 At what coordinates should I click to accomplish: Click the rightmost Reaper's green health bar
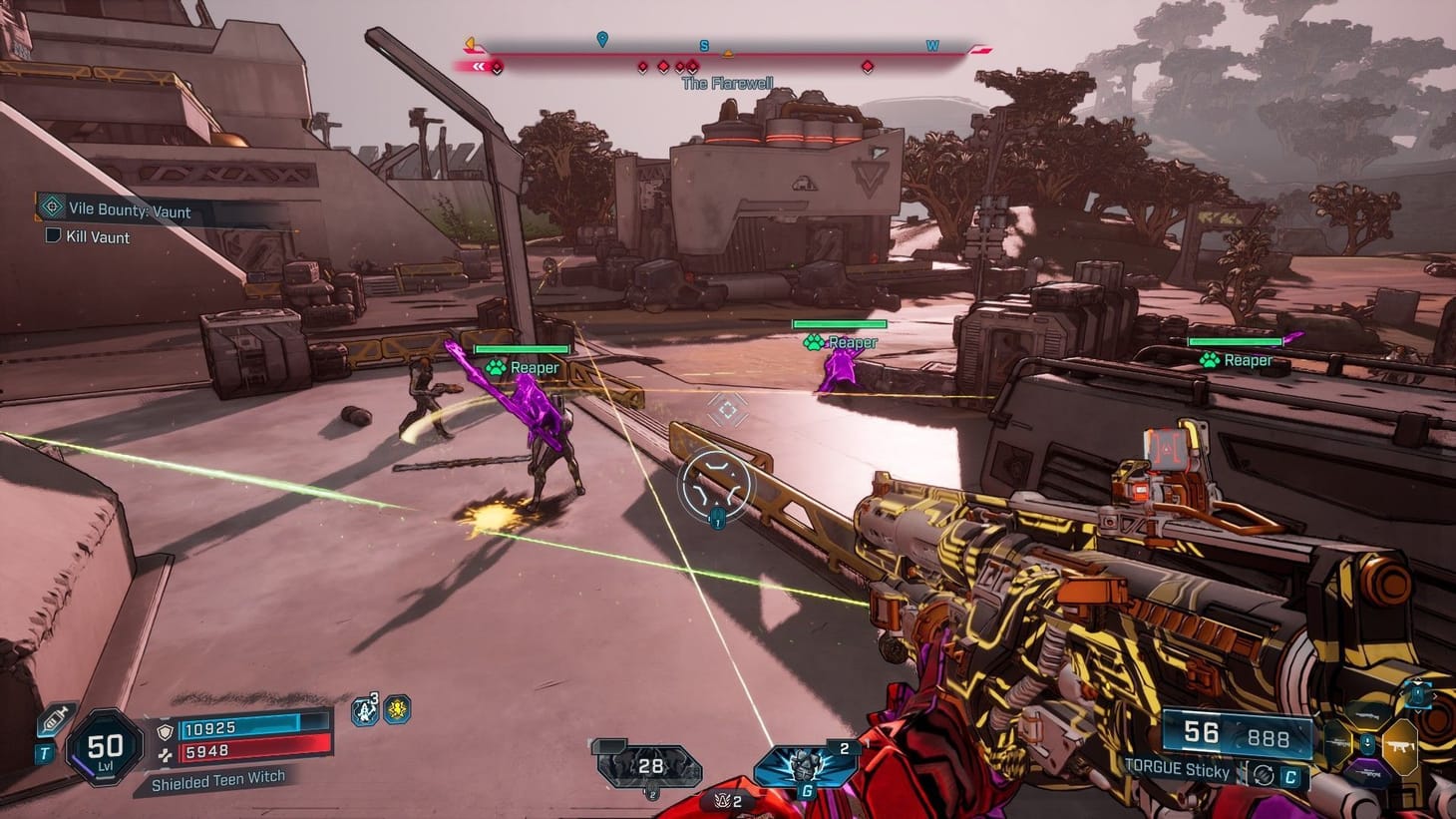[x=1234, y=339]
